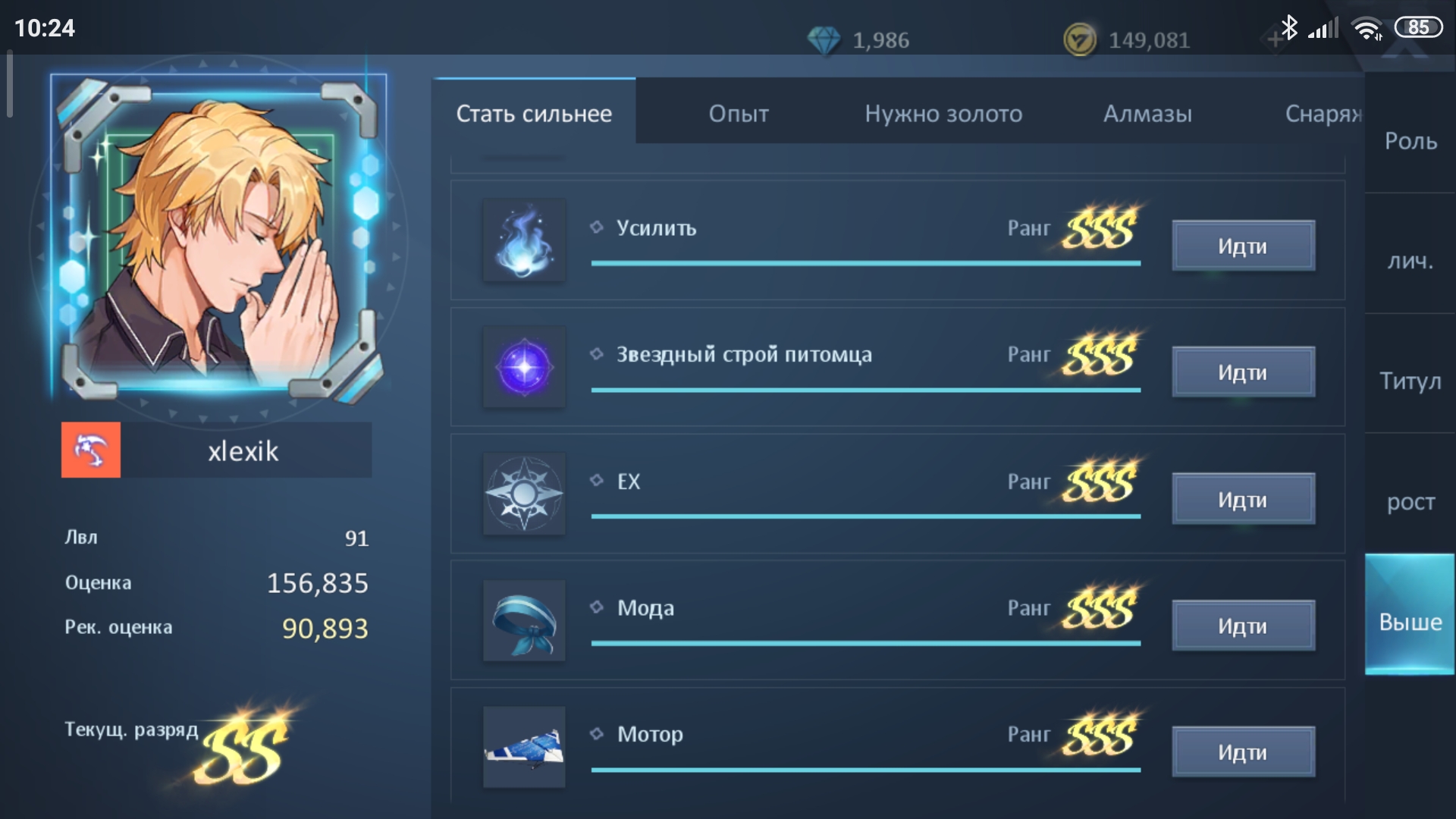Click Идти button for Усилить
This screenshot has width=1456, height=819.
pos(1242,246)
